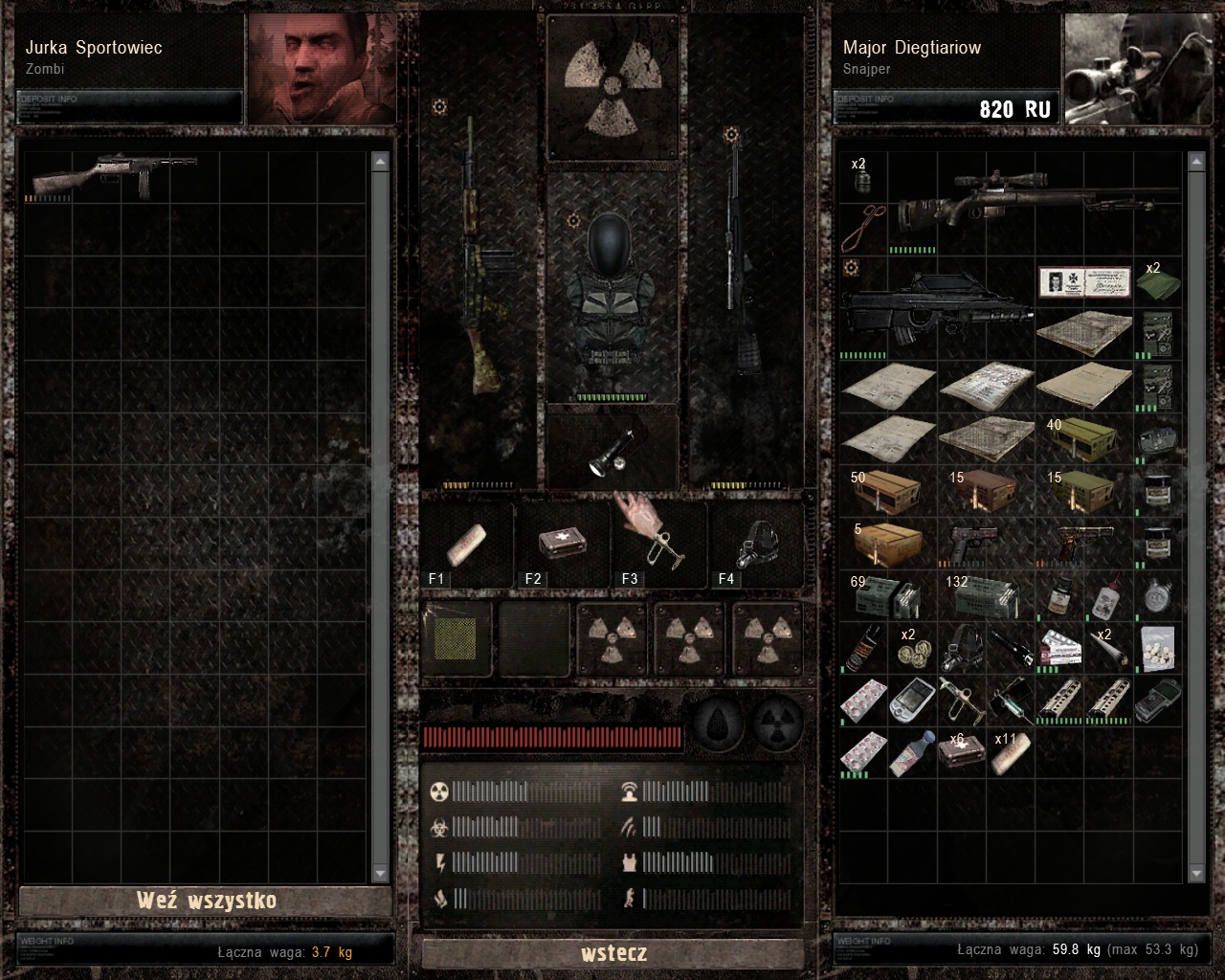
Task: Take all items with Weź wszystko
Action: [206, 901]
